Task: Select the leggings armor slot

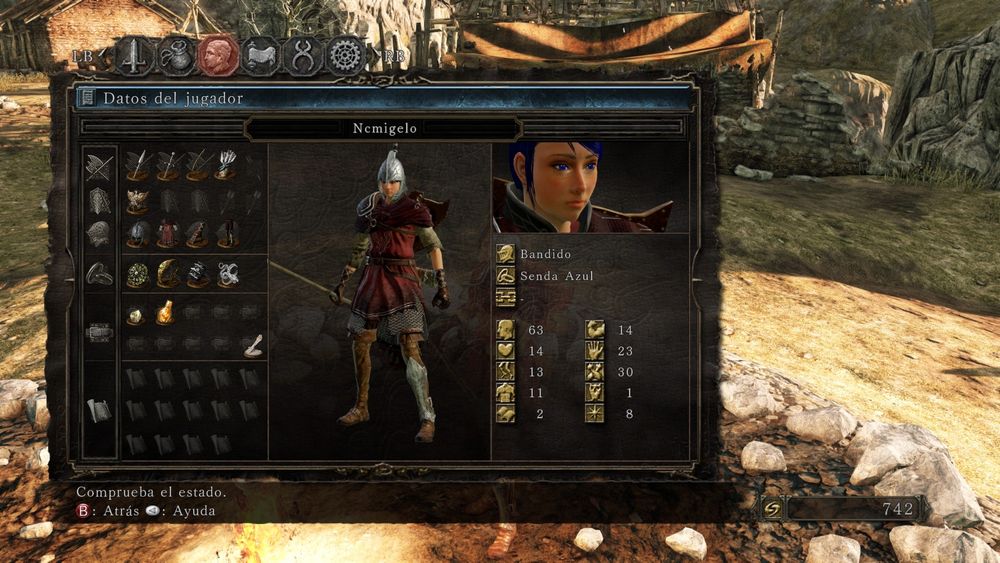Action: [x=227, y=234]
